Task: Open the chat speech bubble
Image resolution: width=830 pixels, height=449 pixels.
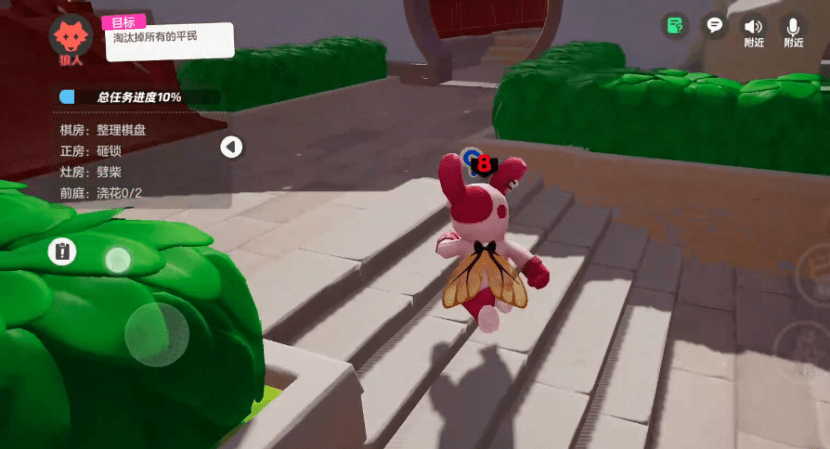Action: click(x=714, y=25)
